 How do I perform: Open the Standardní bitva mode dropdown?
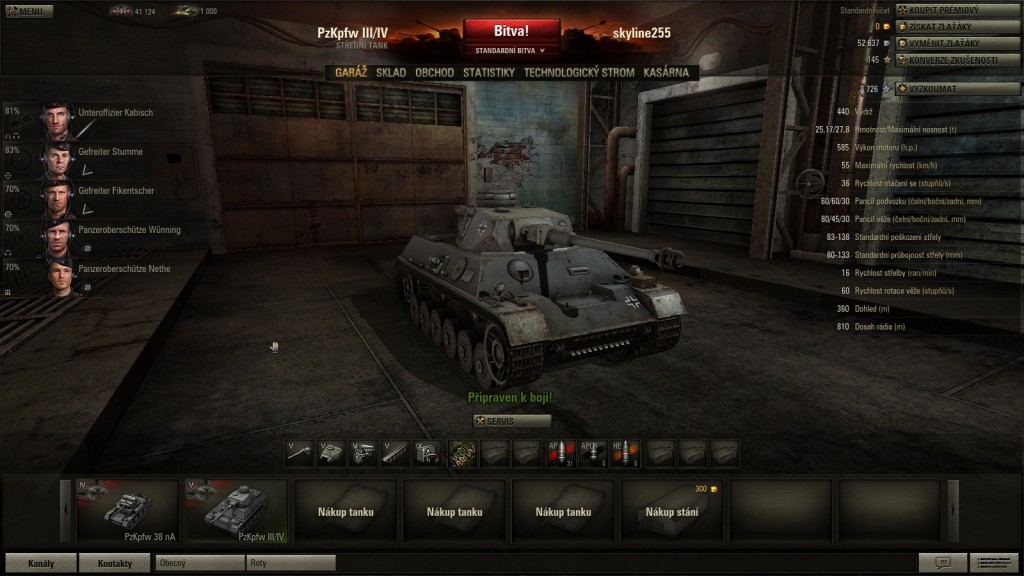(511, 49)
